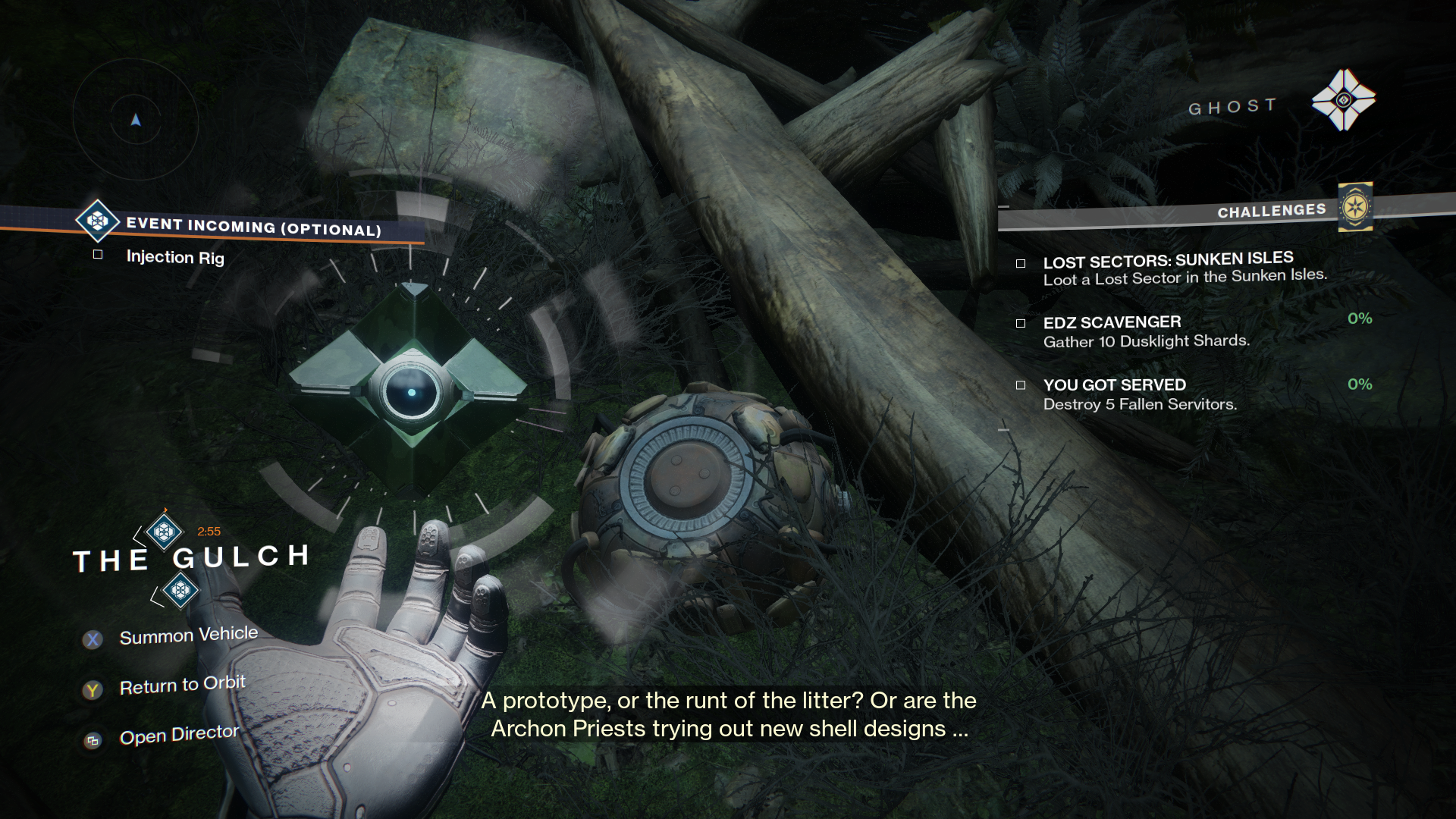Open the Challenges emblem icon
Viewport: 1456px width, 819px height.
(1355, 206)
